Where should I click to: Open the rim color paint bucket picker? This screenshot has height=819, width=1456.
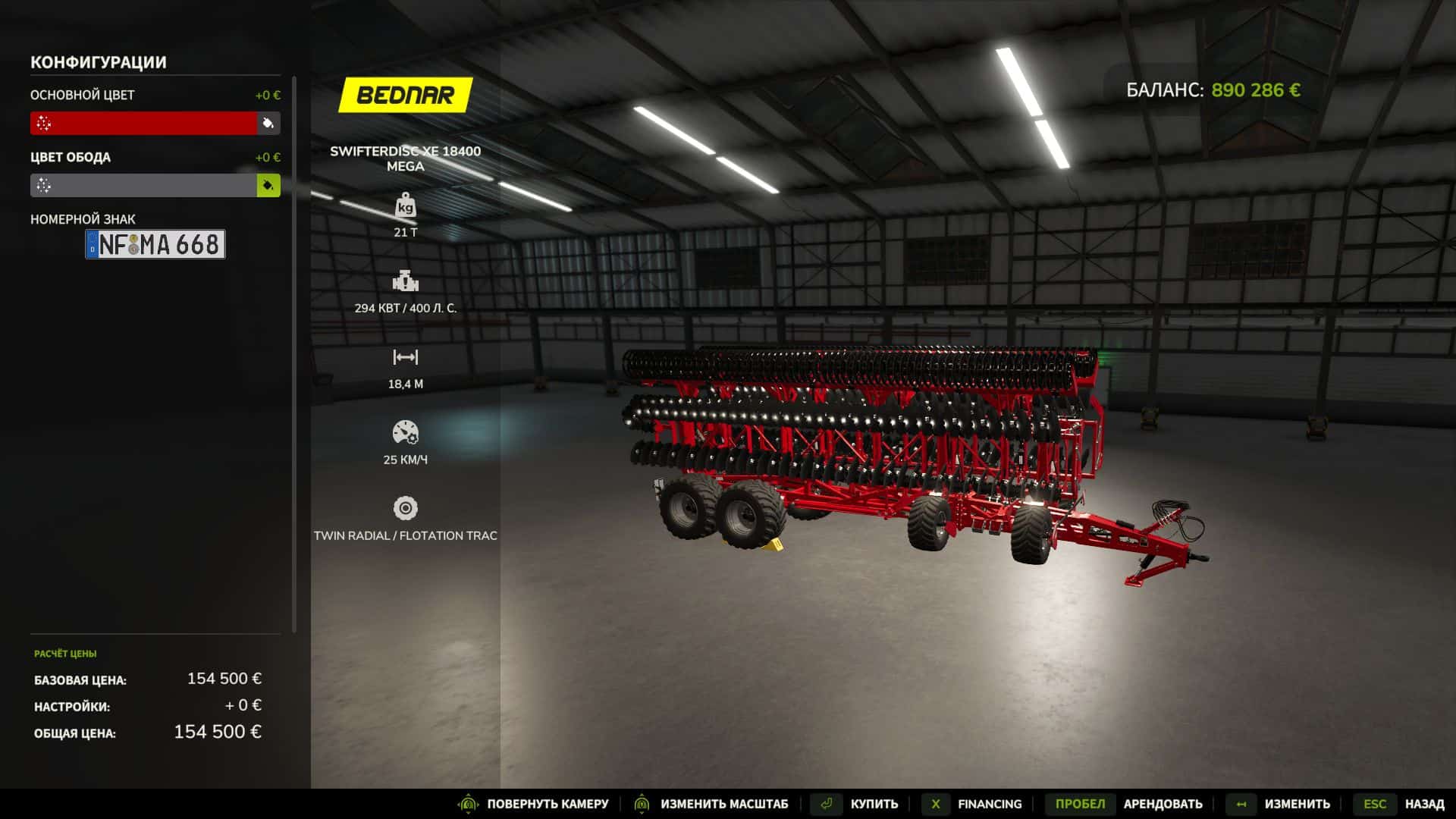(x=268, y=185)
